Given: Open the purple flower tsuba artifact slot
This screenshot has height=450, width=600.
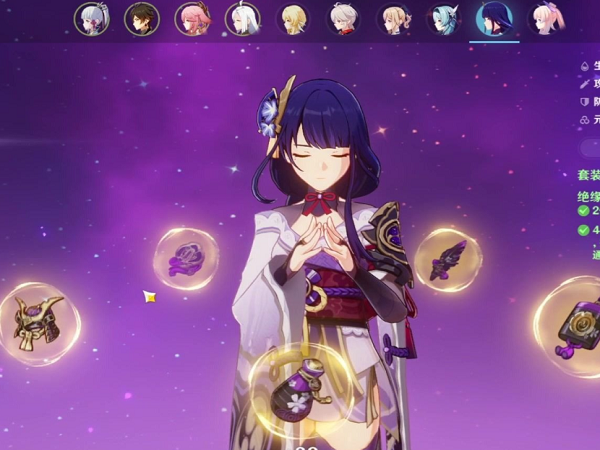Looking at the screenshot, I should (x=185, y=259).
